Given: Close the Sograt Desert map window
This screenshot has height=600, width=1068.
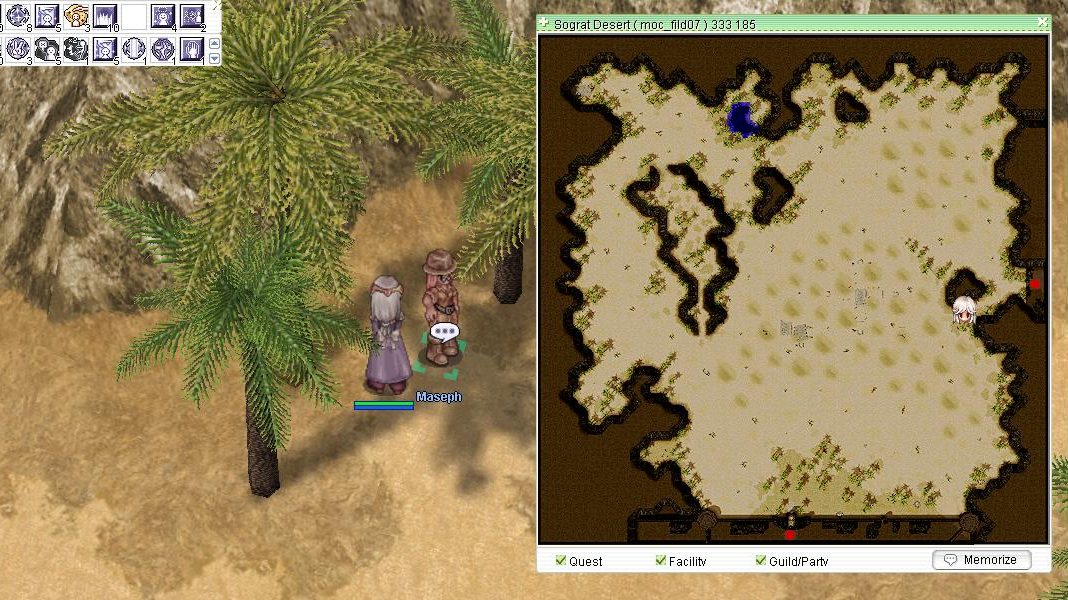Looking at the screenshot, I should coord(1042,21).
